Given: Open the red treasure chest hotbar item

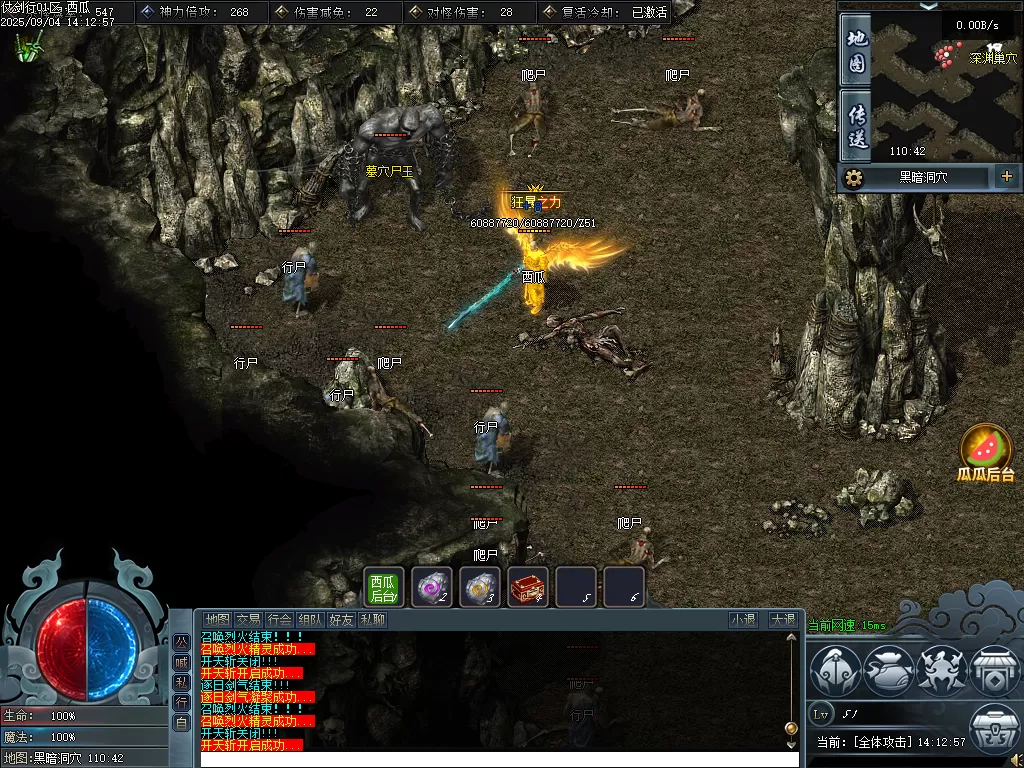Looking at the screenshot, I should click(528, 588).
